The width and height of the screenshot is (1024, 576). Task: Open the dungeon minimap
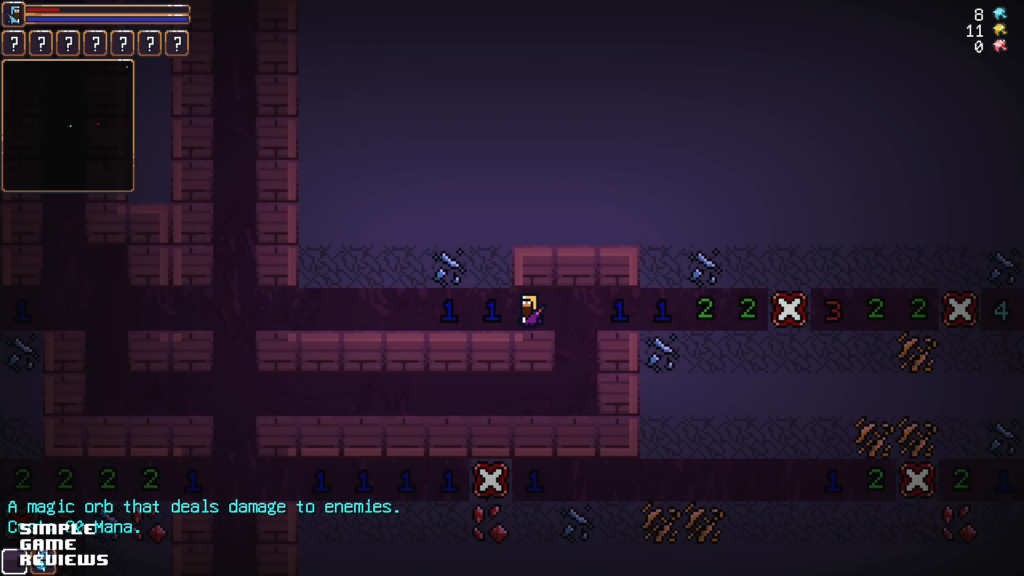[x=68, y=125]
